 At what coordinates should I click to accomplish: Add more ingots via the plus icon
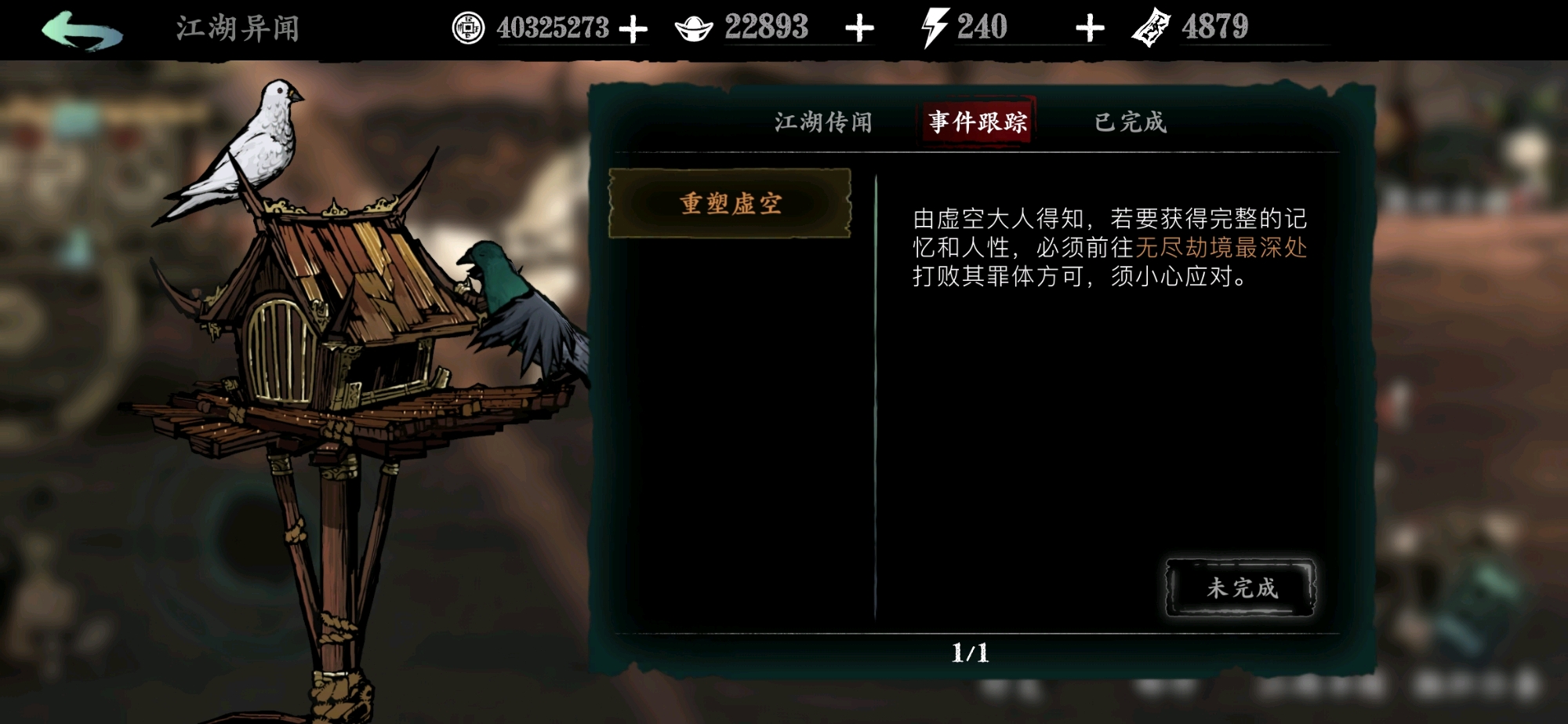point(858,26)
